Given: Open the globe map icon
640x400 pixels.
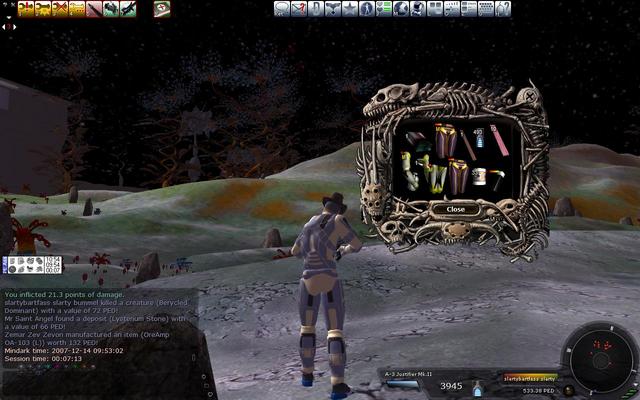Looking at the screenshot, I should pyautogui.click(x=401, y=8).
